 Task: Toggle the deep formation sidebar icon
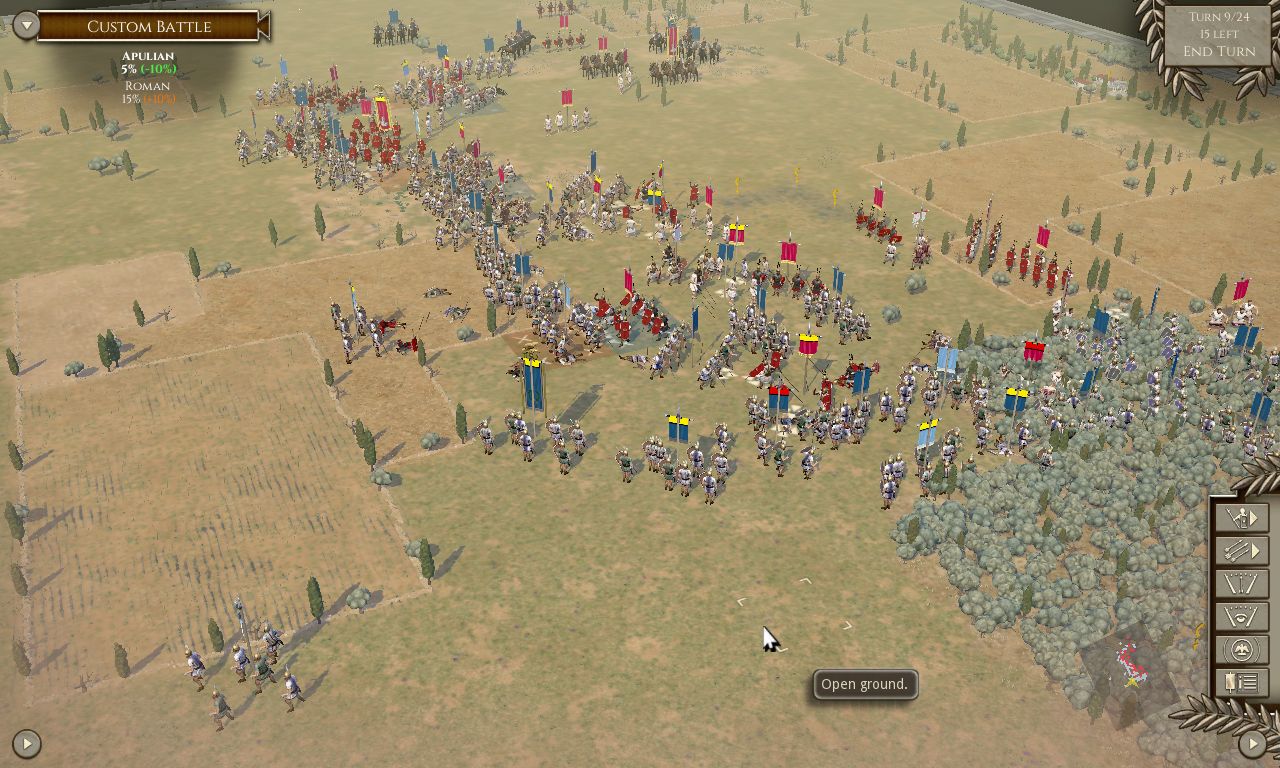pyautogui.click(x=1241, y=616)
